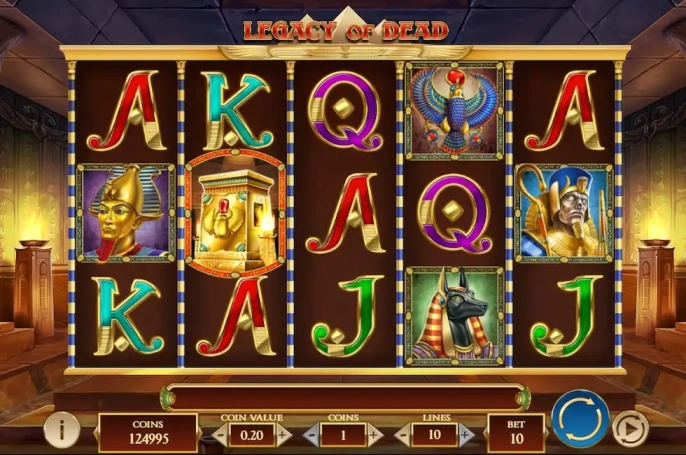Image resolution: width=686 pixels, height=455 pixels.
Task: Start autoplay with the small play button
Action: tap(630, 427)
